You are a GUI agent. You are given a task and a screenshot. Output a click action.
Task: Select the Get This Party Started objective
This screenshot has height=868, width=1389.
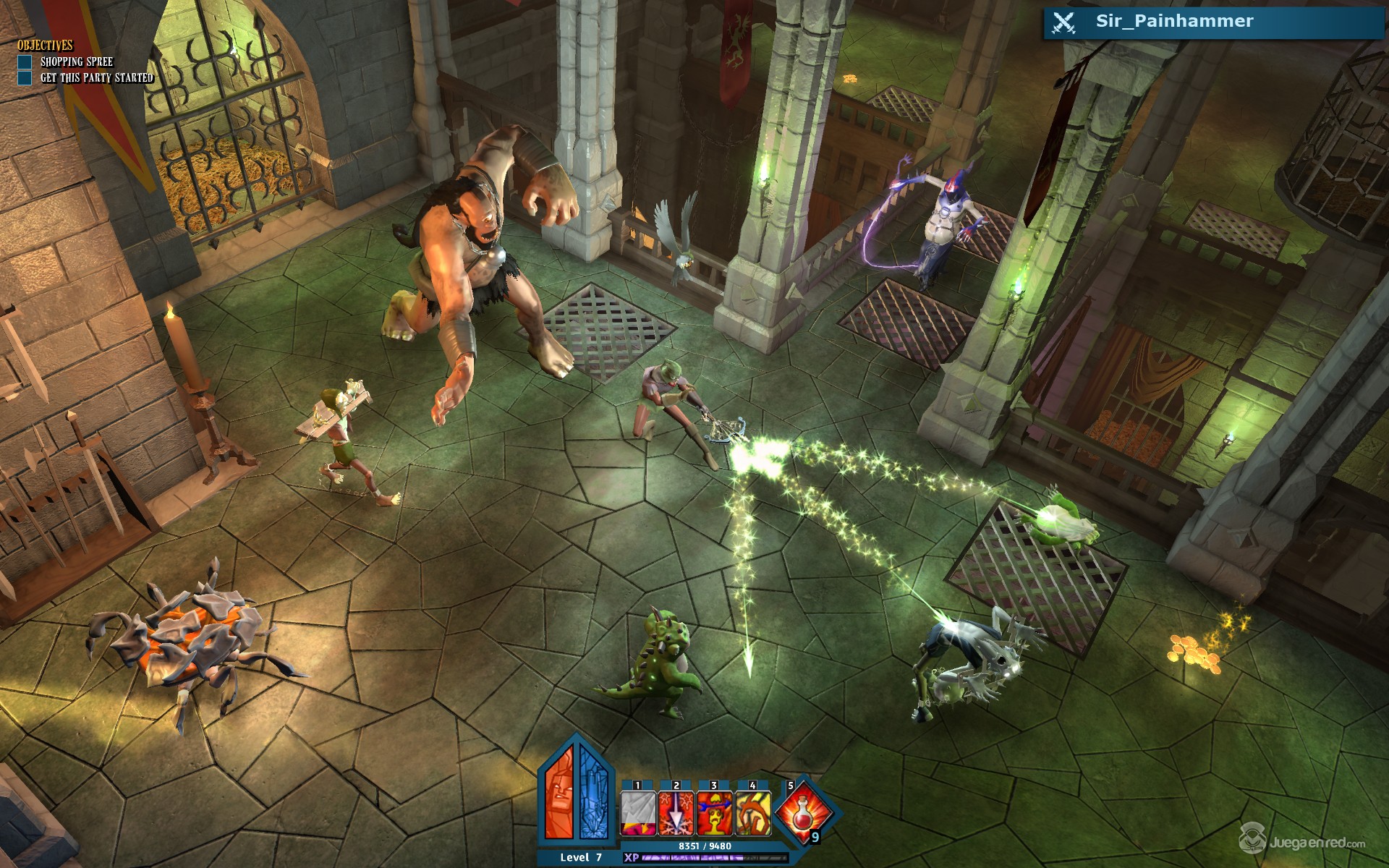96,78
